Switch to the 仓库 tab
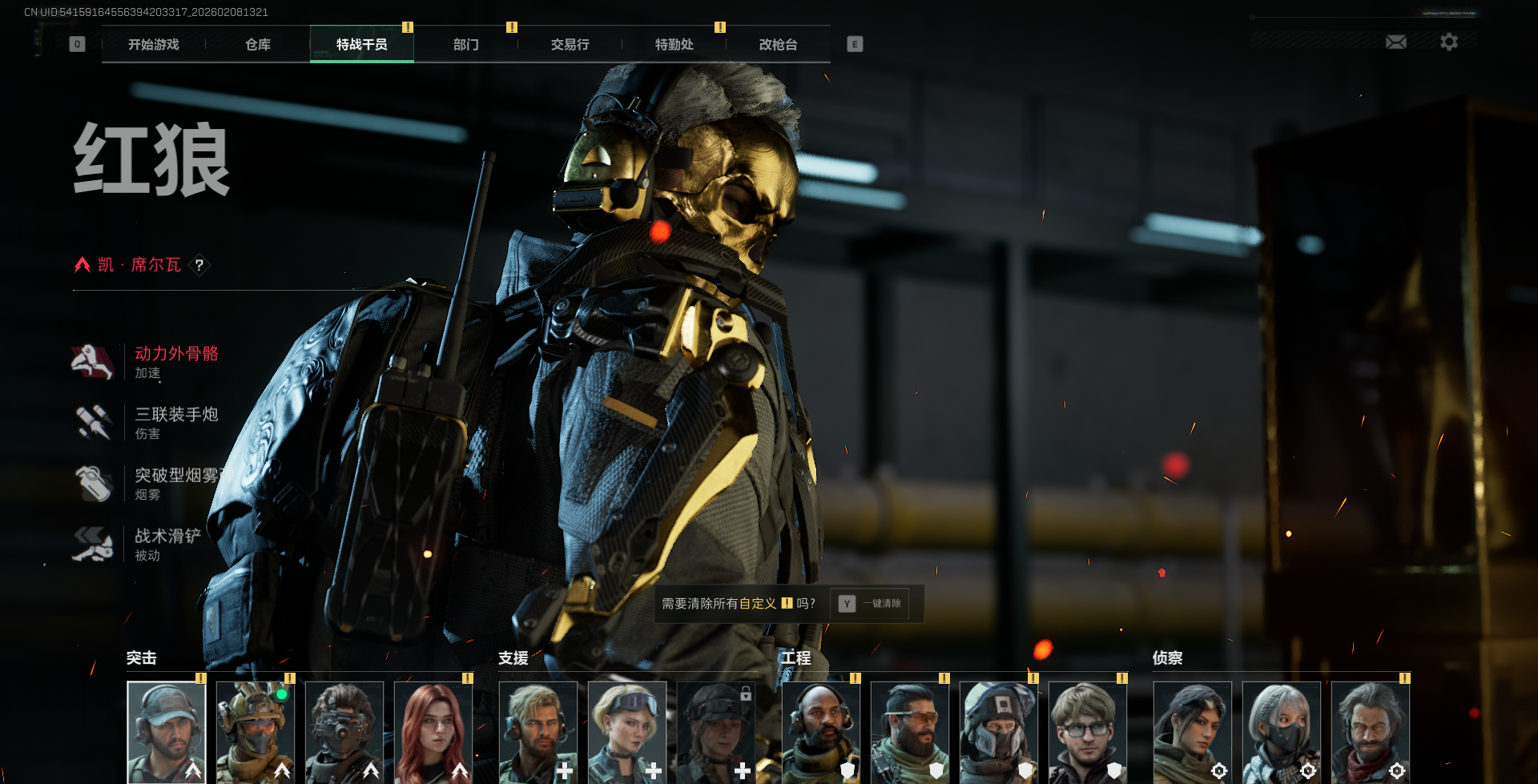 tap(258, 45)
